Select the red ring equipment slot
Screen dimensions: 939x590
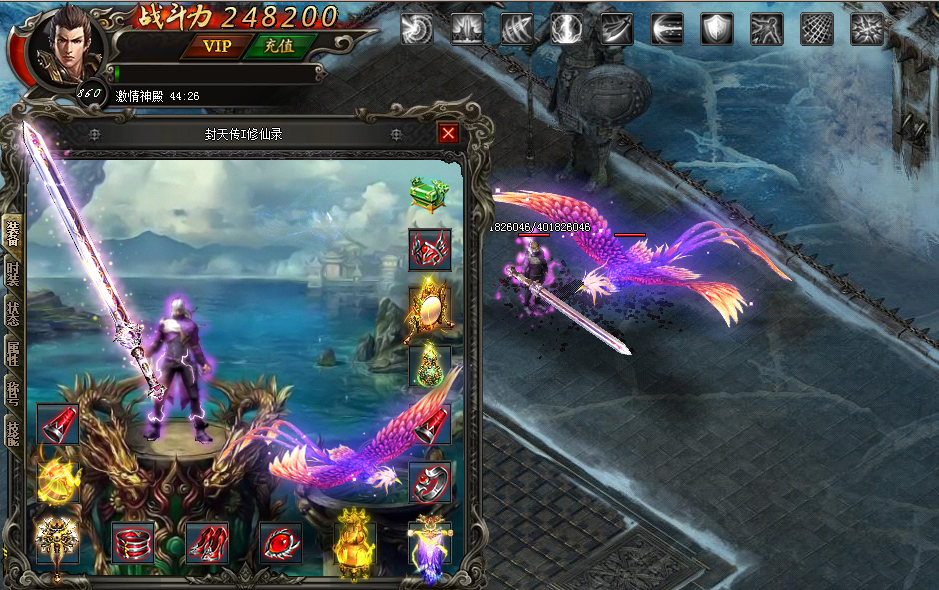[x=429, y=482]
